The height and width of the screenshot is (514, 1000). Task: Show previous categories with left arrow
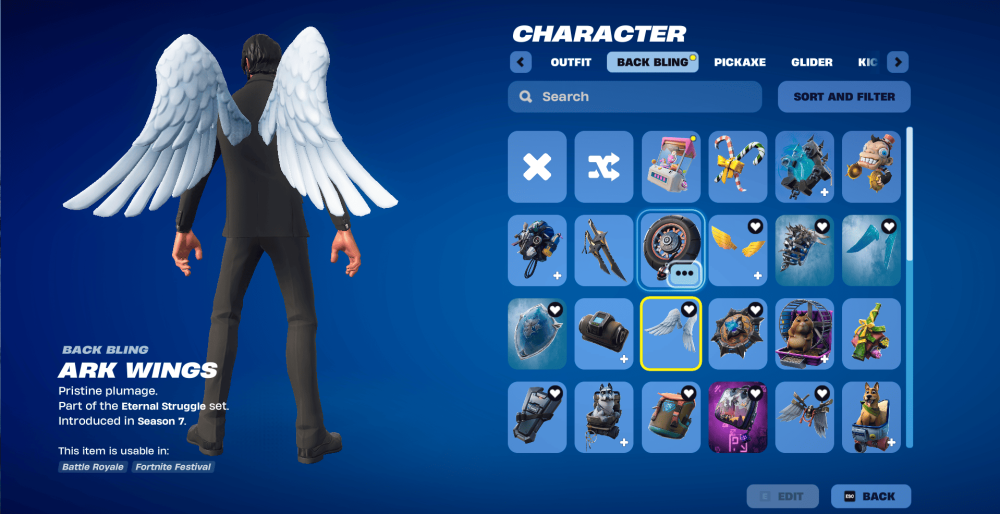pos(520,62)
